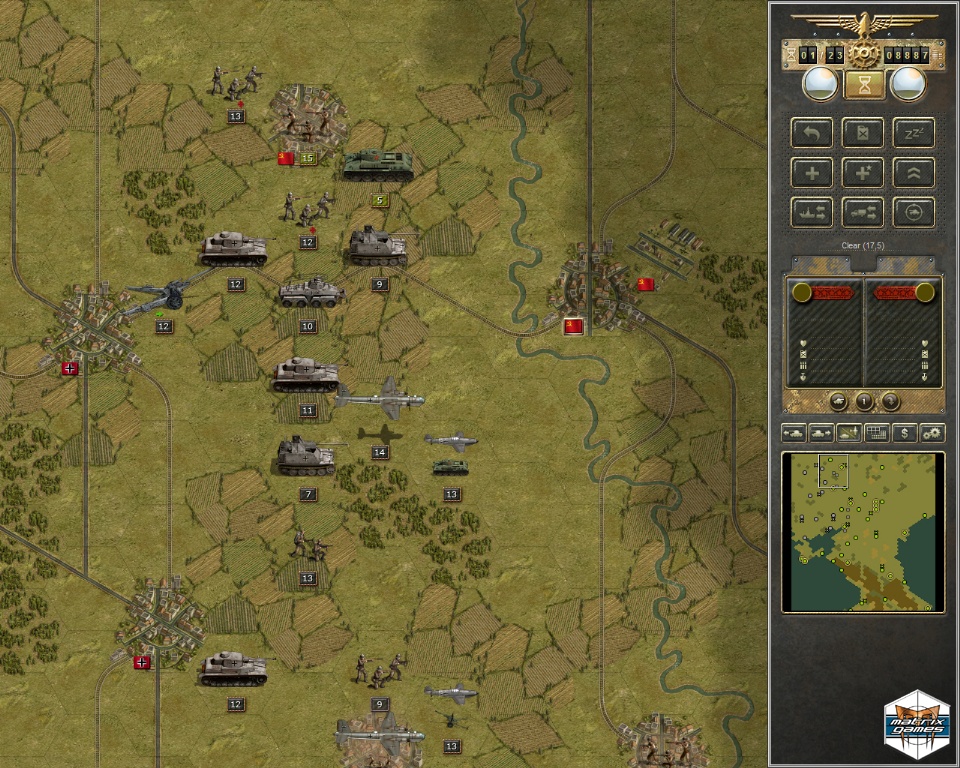Viewport: 960px width, 768px height.
Task: Undo the last move with the arrow button
Action: (x=812, y=133)
